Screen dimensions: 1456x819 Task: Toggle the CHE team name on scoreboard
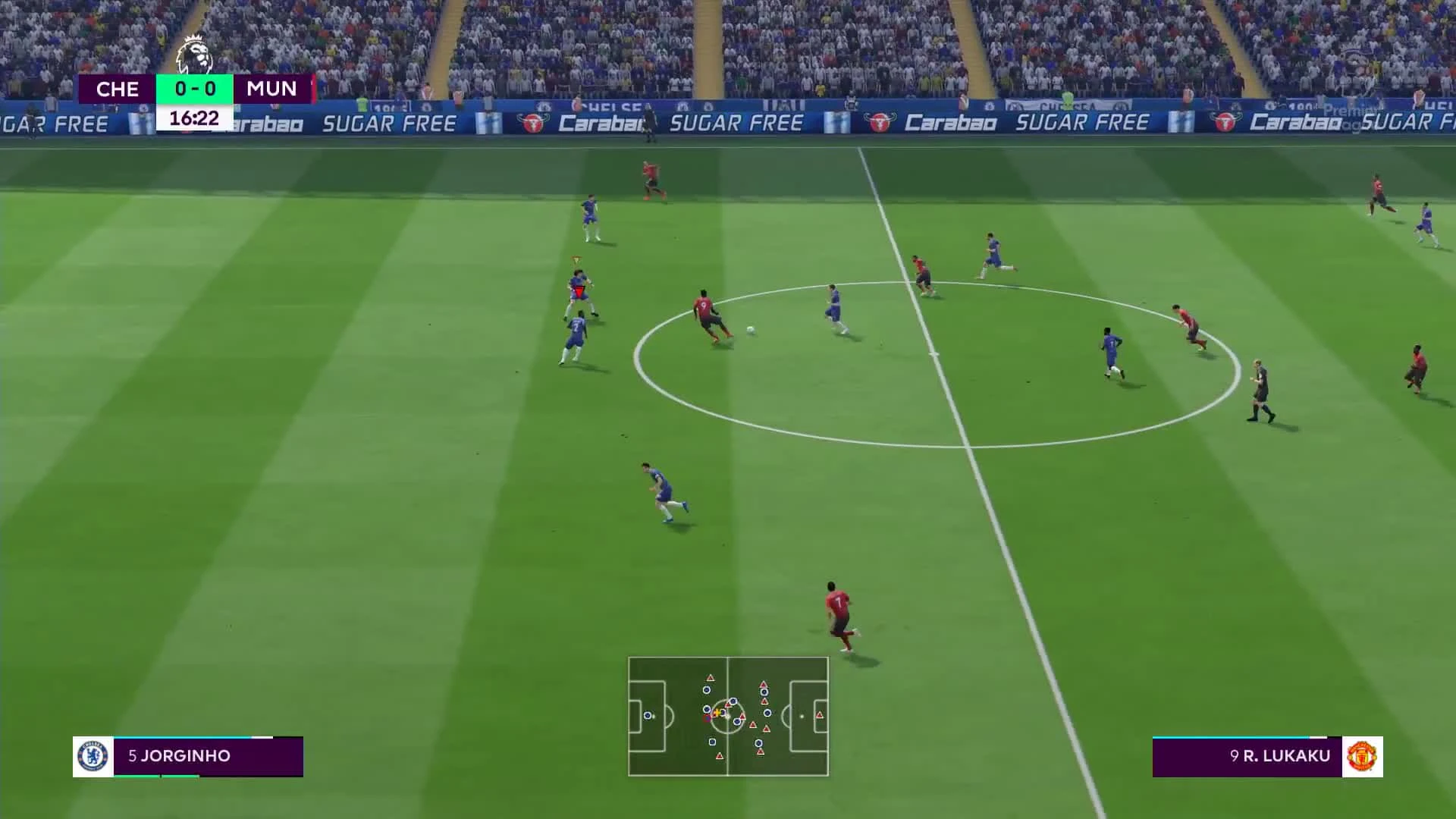tap(118, 89)
